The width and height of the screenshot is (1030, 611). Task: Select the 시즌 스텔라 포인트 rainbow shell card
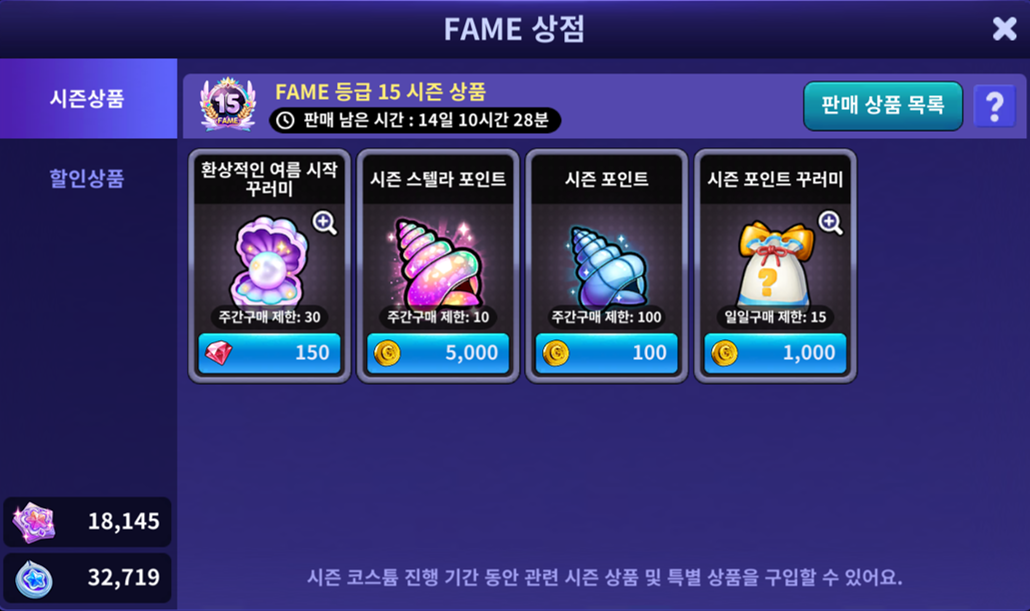click(437, 260)
